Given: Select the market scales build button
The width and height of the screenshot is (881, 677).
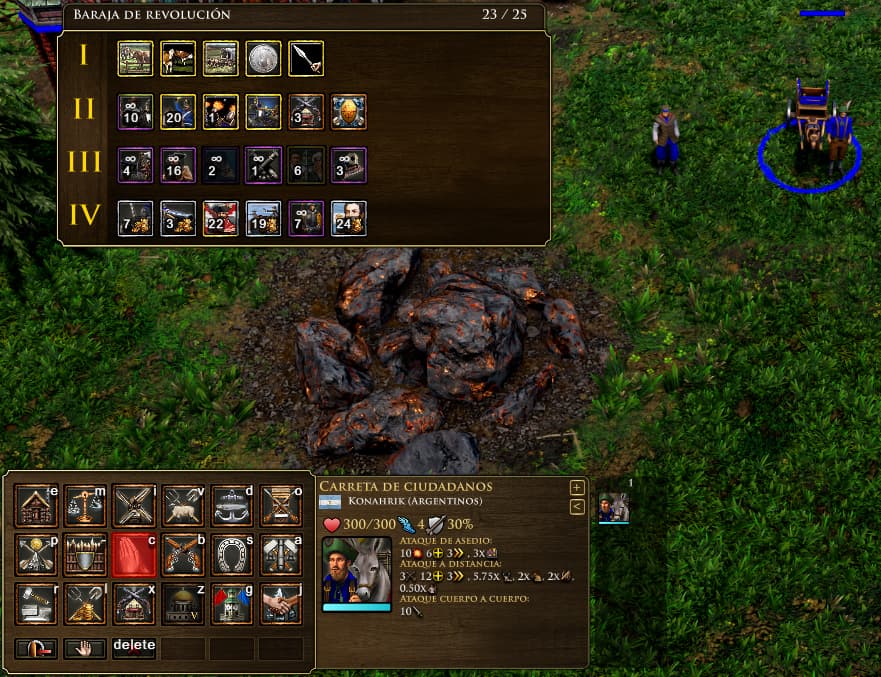Looking at the screenshot, I should (x=85, y=505).
